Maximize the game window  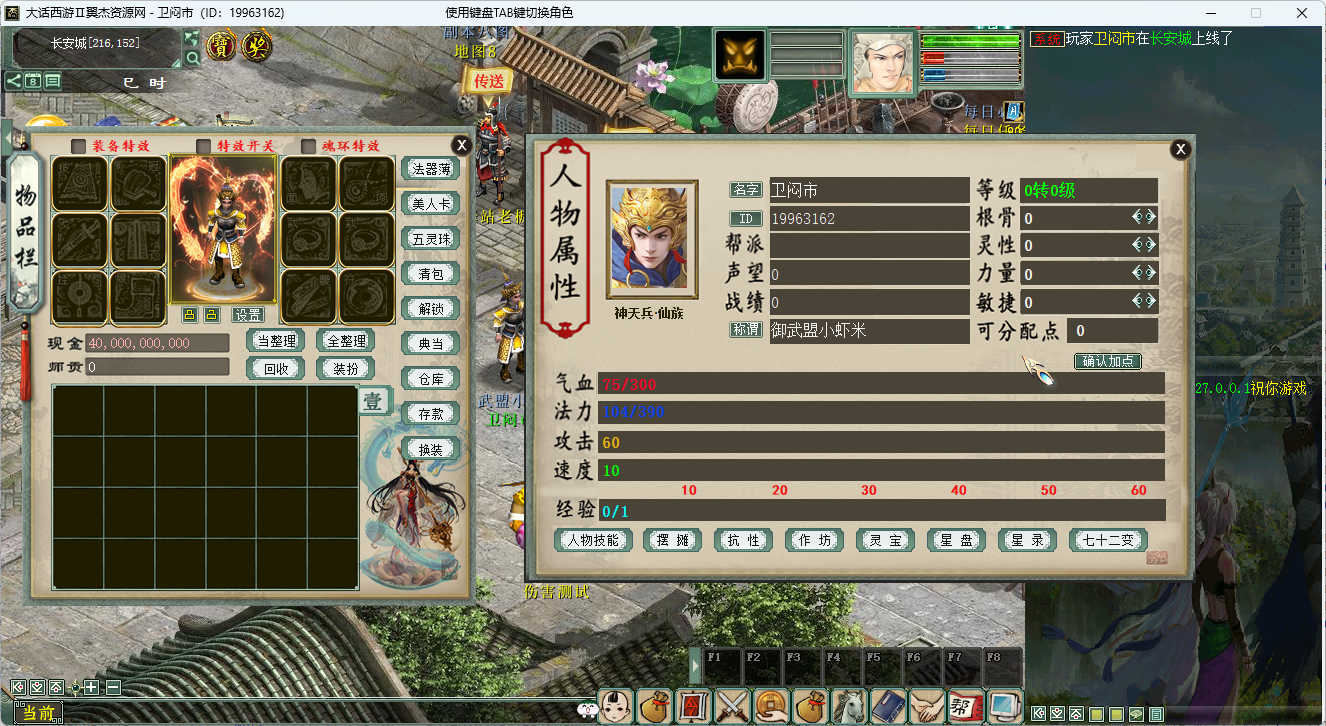pos(1255,13)
